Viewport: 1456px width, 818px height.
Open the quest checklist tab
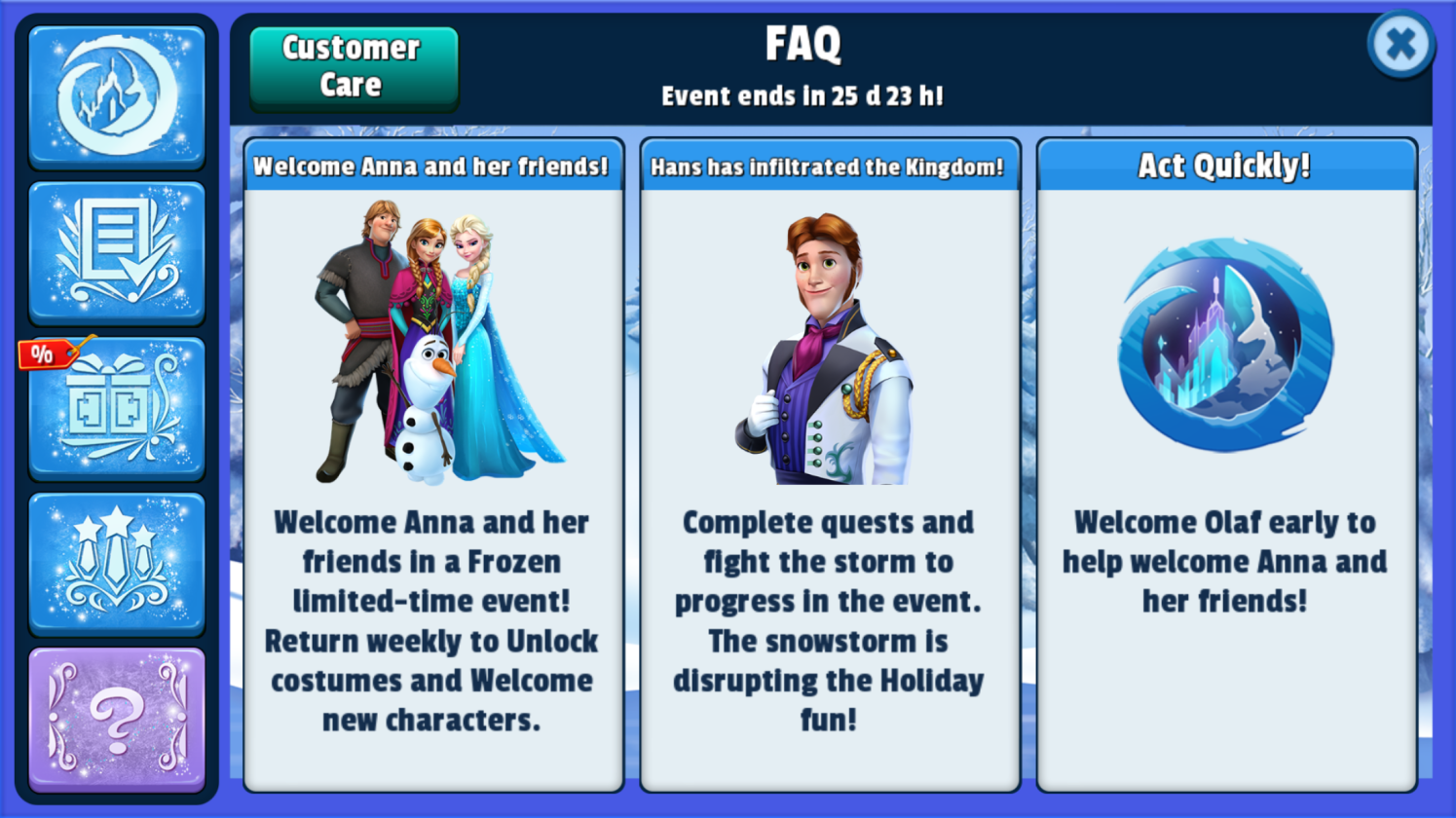click(x=117, y=252)
